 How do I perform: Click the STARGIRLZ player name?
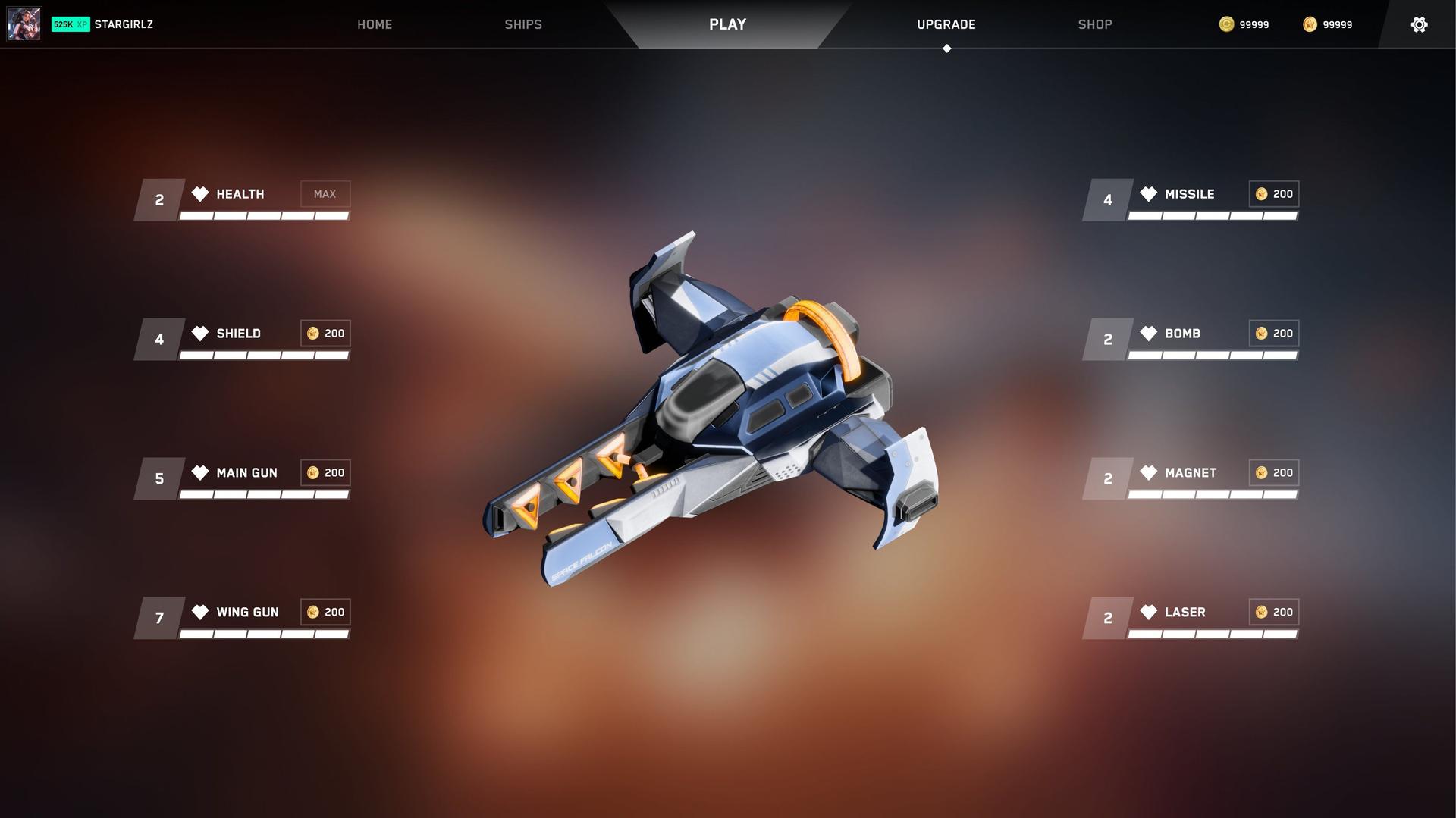point(123,24)
